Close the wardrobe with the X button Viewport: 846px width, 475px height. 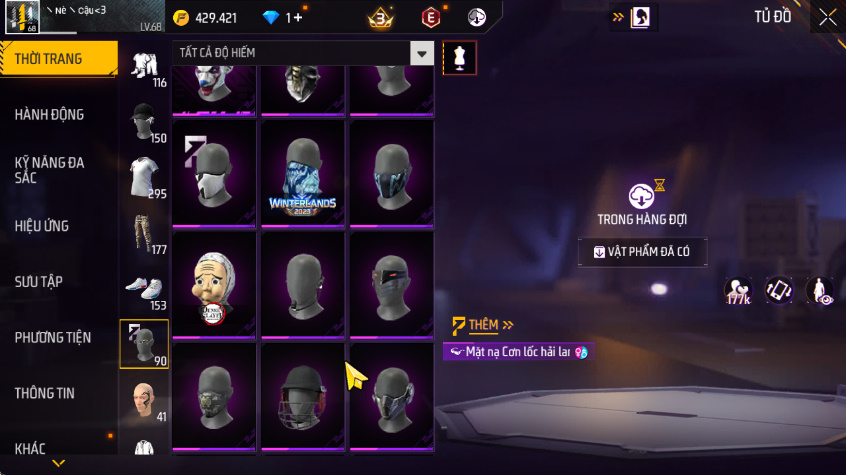tap(827, 17)
